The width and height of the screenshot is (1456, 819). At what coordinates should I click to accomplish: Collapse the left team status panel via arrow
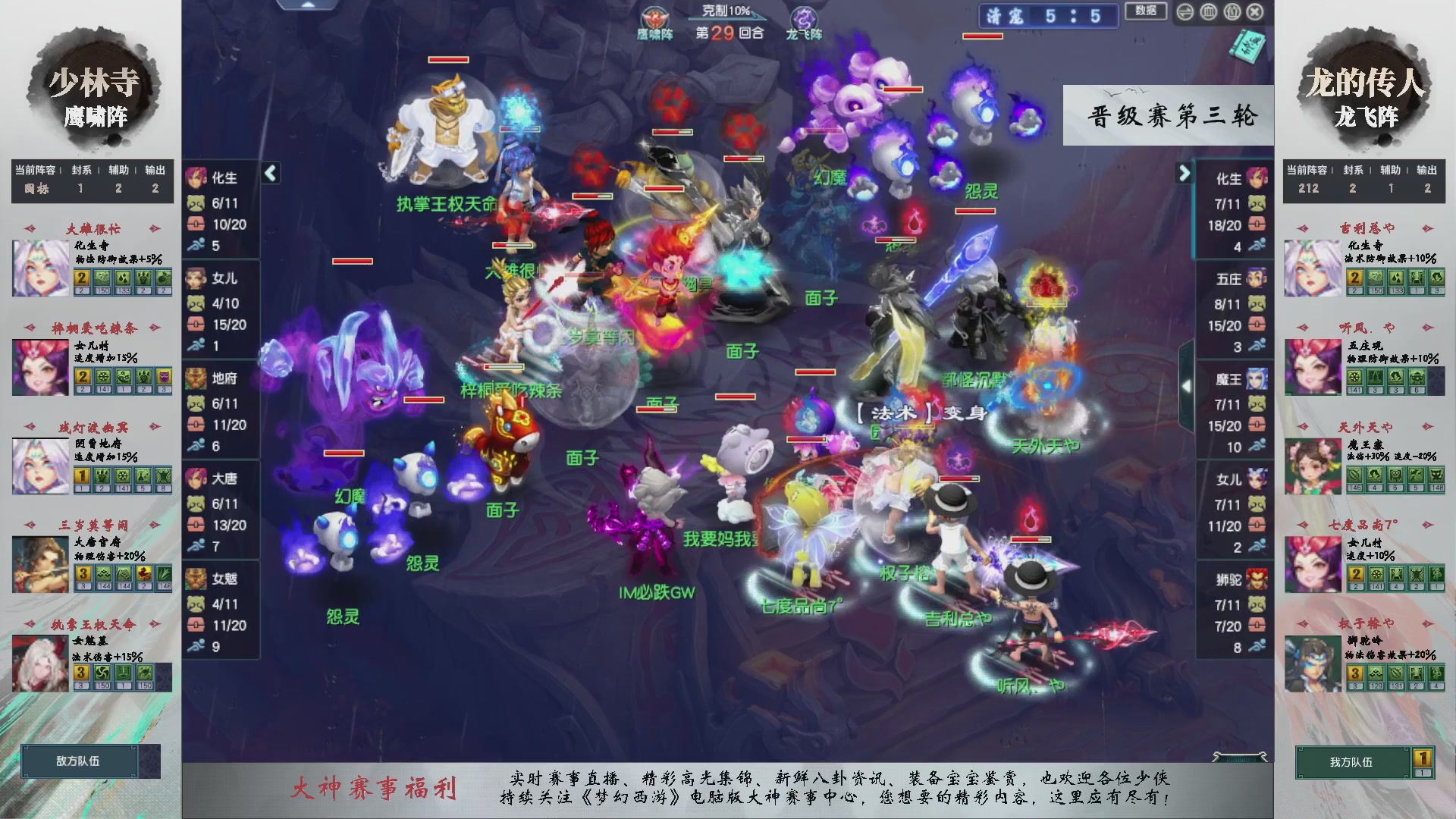tap(269, 173)
